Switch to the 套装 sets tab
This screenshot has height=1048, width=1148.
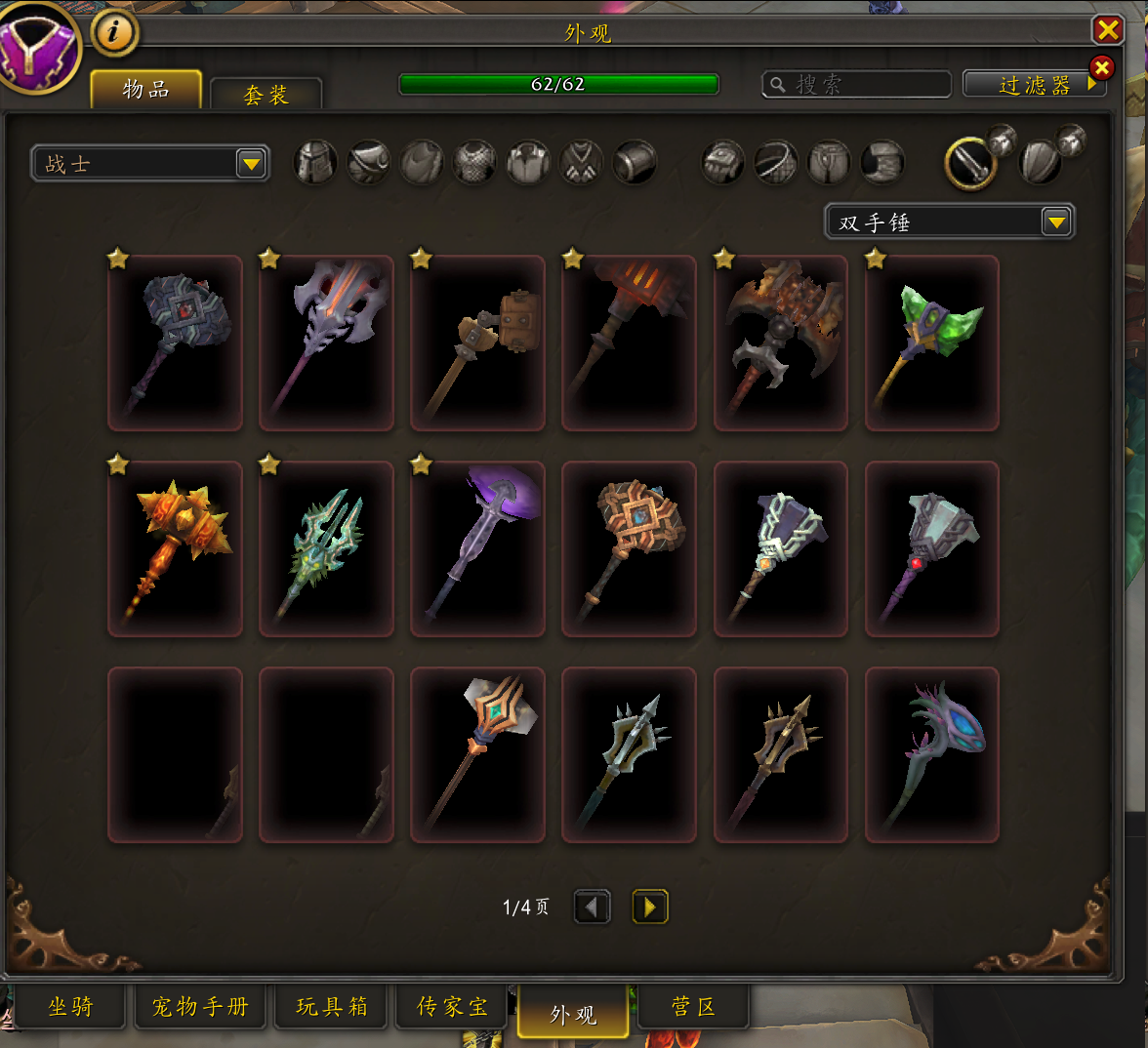click(266, 95)
